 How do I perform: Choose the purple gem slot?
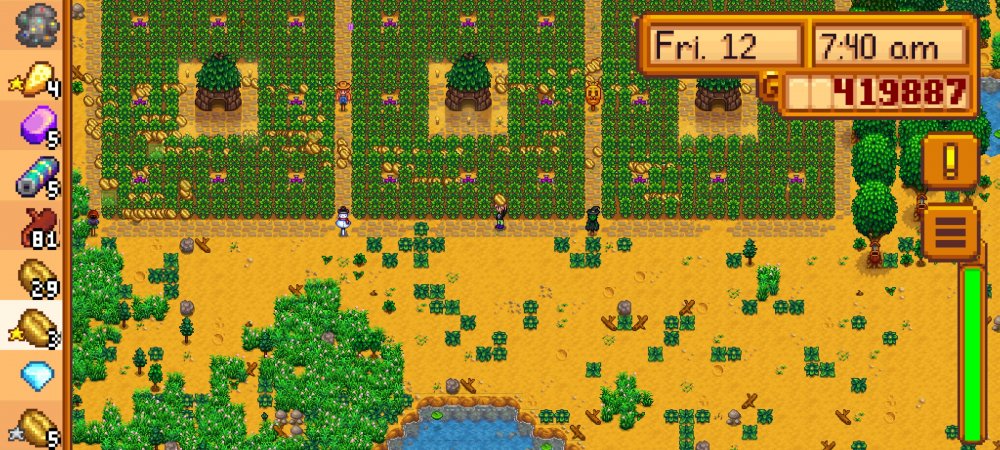tap(37, 126)
